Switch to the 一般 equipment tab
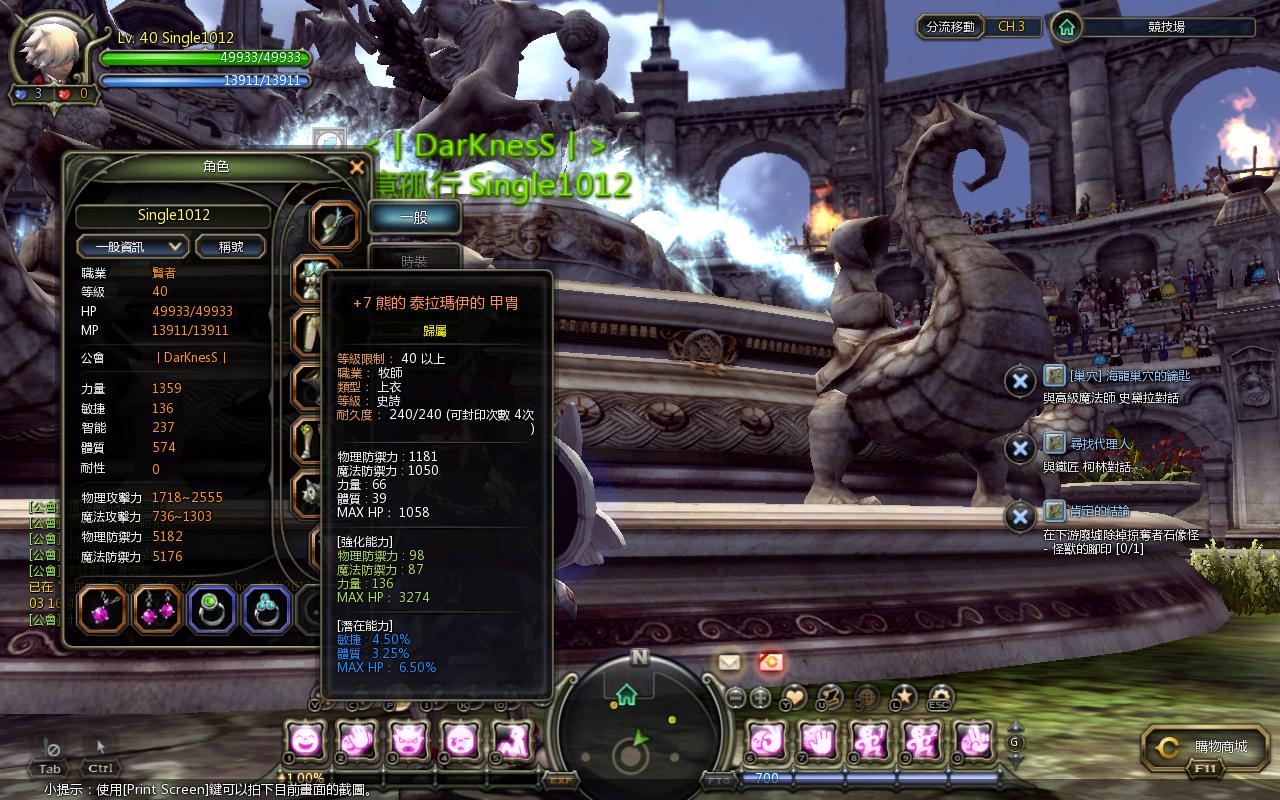Image resolution: width=1280 pixels, height=800 pixels. tap(414, 217)
